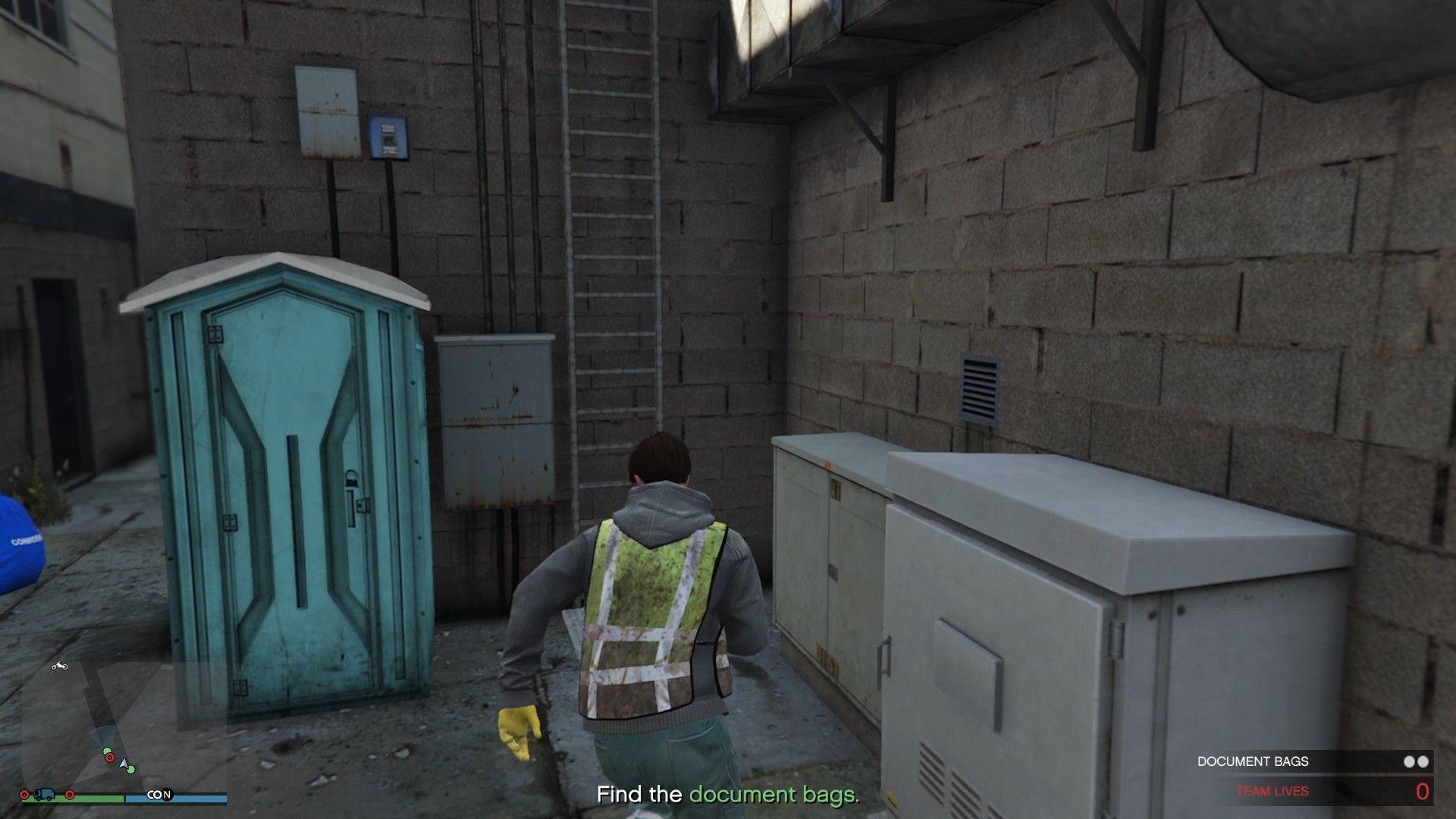Select the green objective dot near the player arrow
This screenshot has width=1456, height=819.
[131, 769]
